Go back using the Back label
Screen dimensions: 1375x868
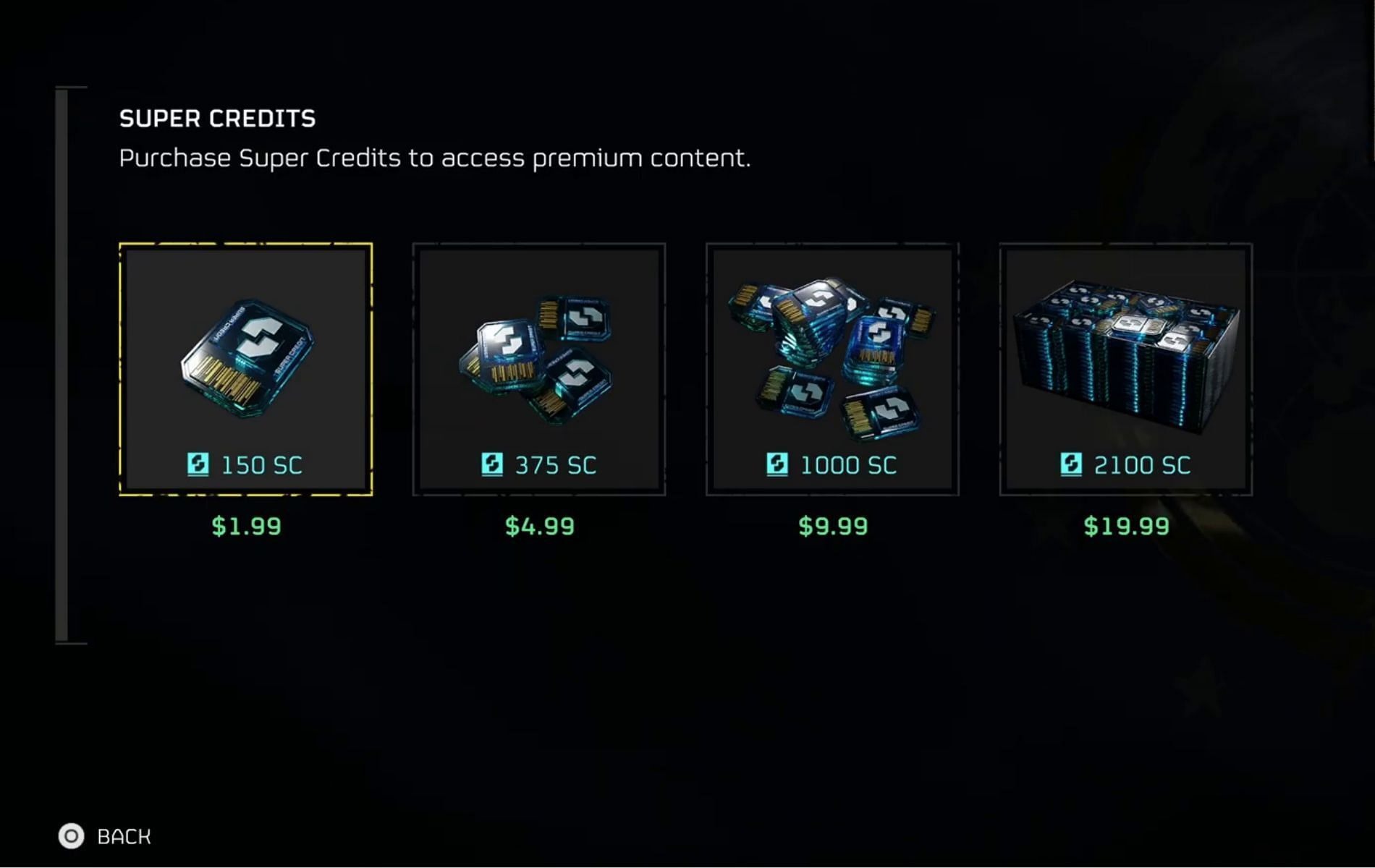(124, 836)
